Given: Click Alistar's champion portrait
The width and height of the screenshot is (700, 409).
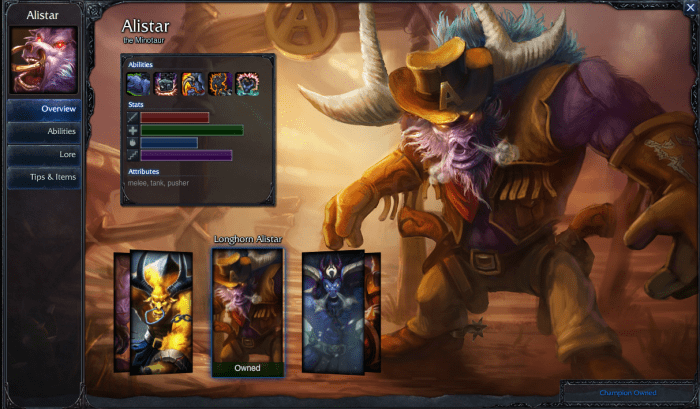Looking at the screenshot, I should pyautogui.click(x=43, y=60).
